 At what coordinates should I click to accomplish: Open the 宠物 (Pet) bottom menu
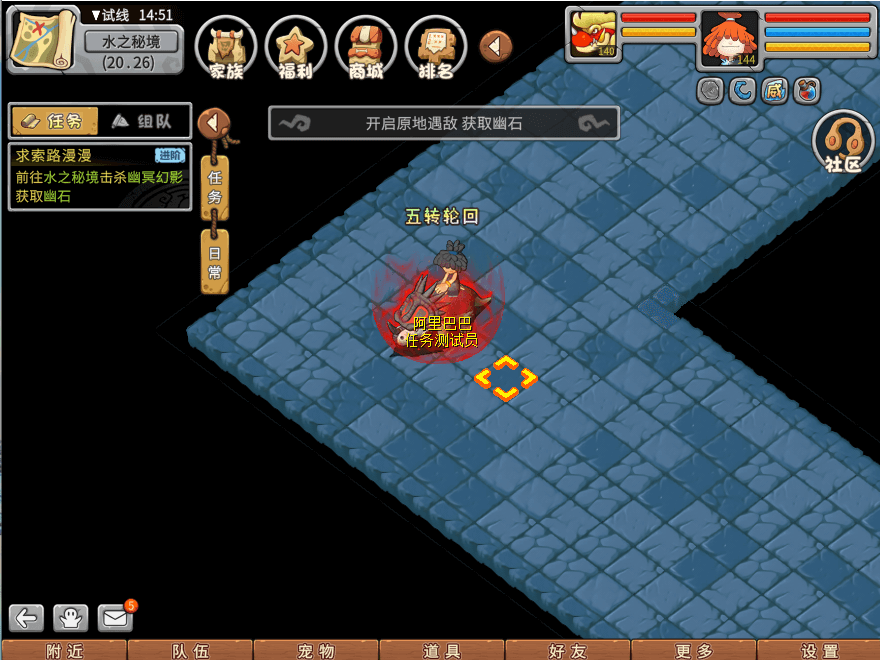coord(316,651)
